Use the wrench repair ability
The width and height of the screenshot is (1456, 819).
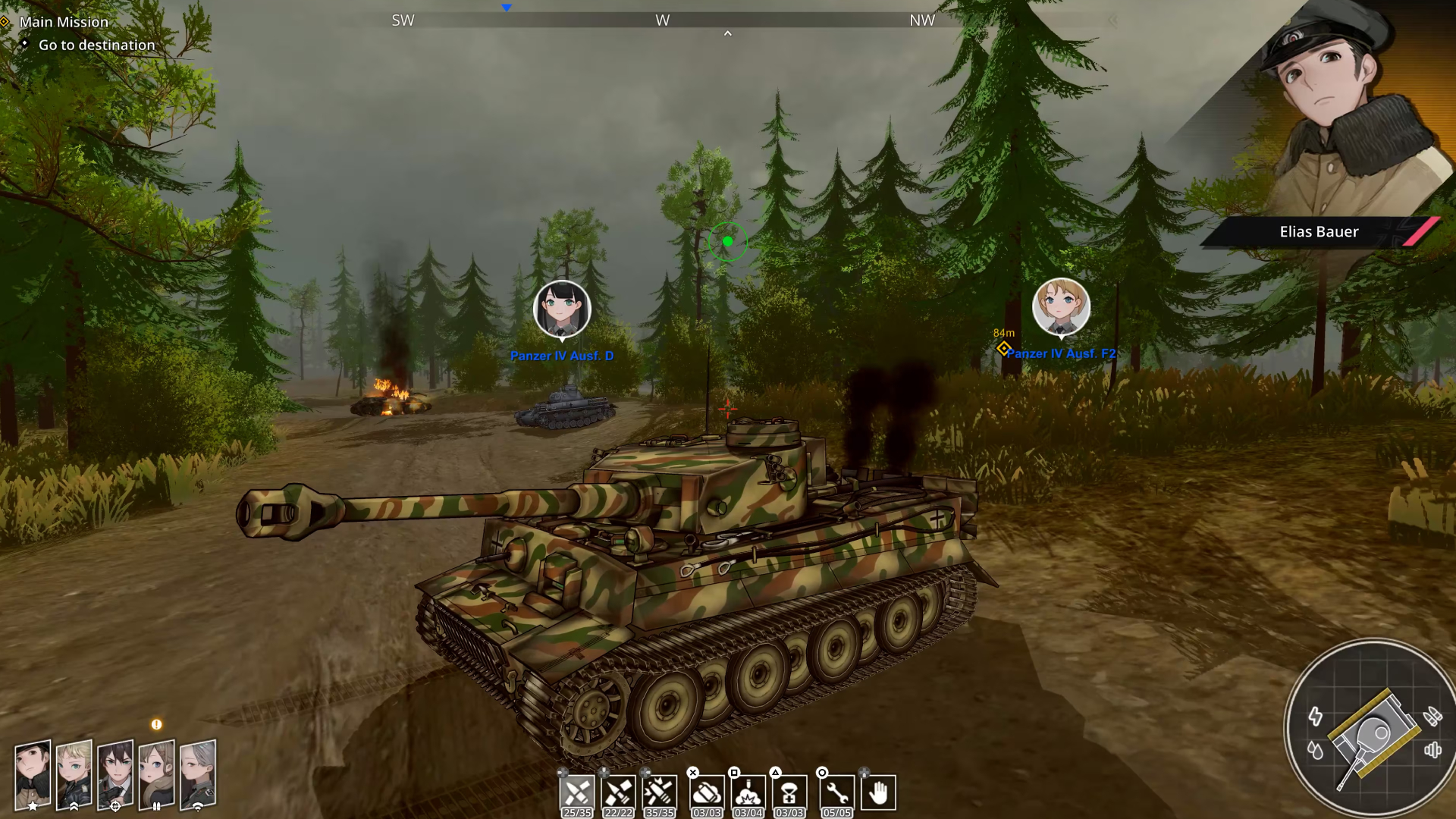837,793
